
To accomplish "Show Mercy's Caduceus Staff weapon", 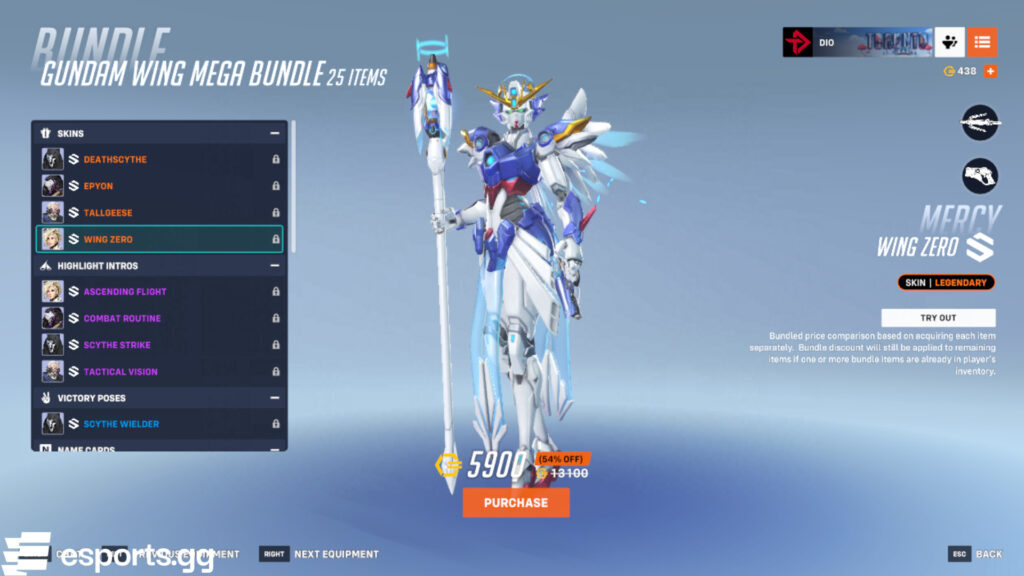I will point(980,123).
